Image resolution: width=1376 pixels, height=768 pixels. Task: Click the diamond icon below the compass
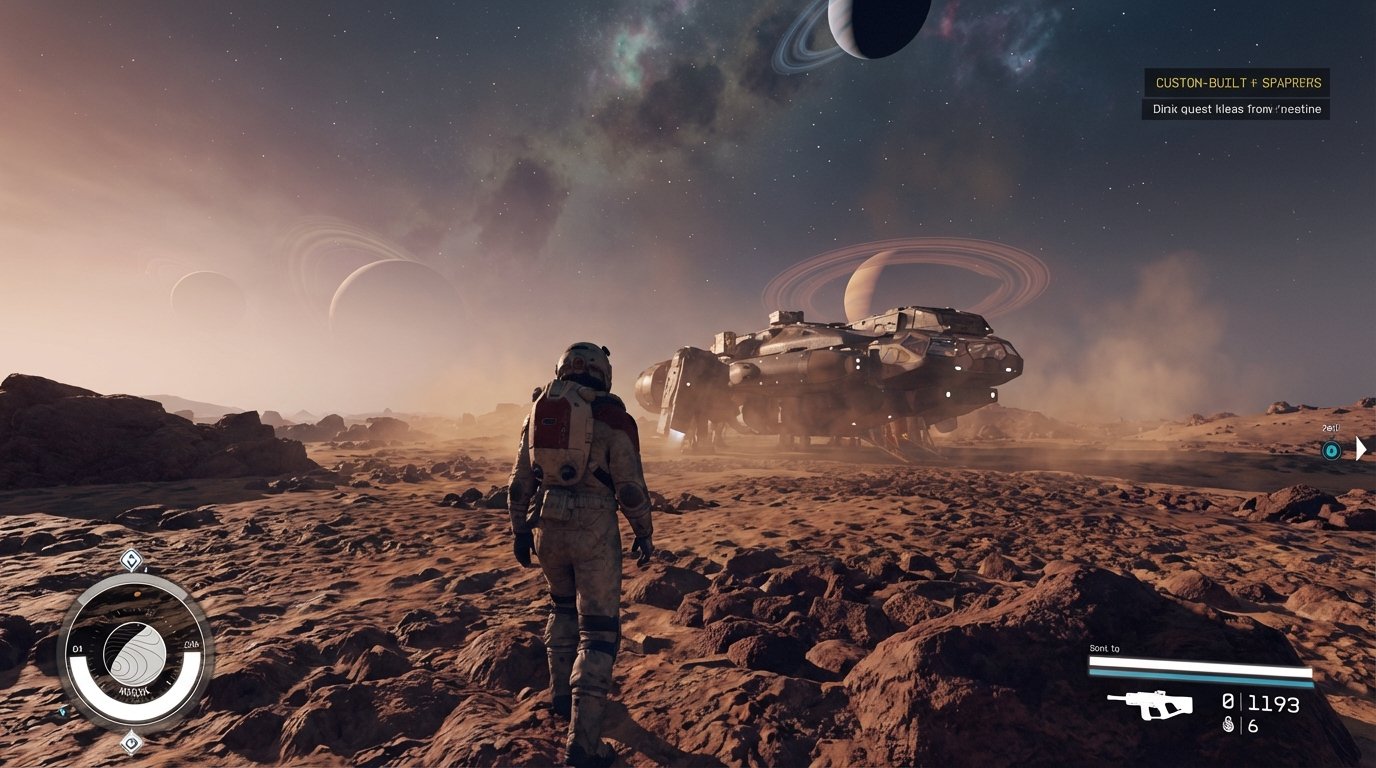click(131, 743)
